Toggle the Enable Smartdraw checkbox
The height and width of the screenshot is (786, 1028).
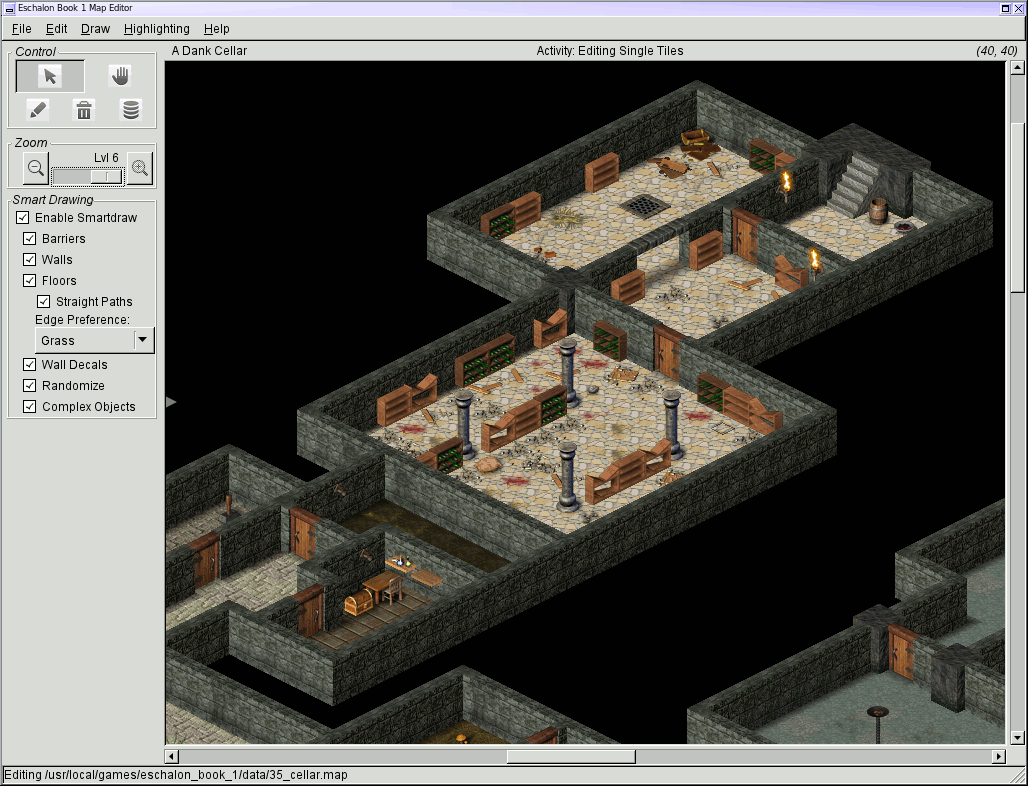click(x=23, y=218)
